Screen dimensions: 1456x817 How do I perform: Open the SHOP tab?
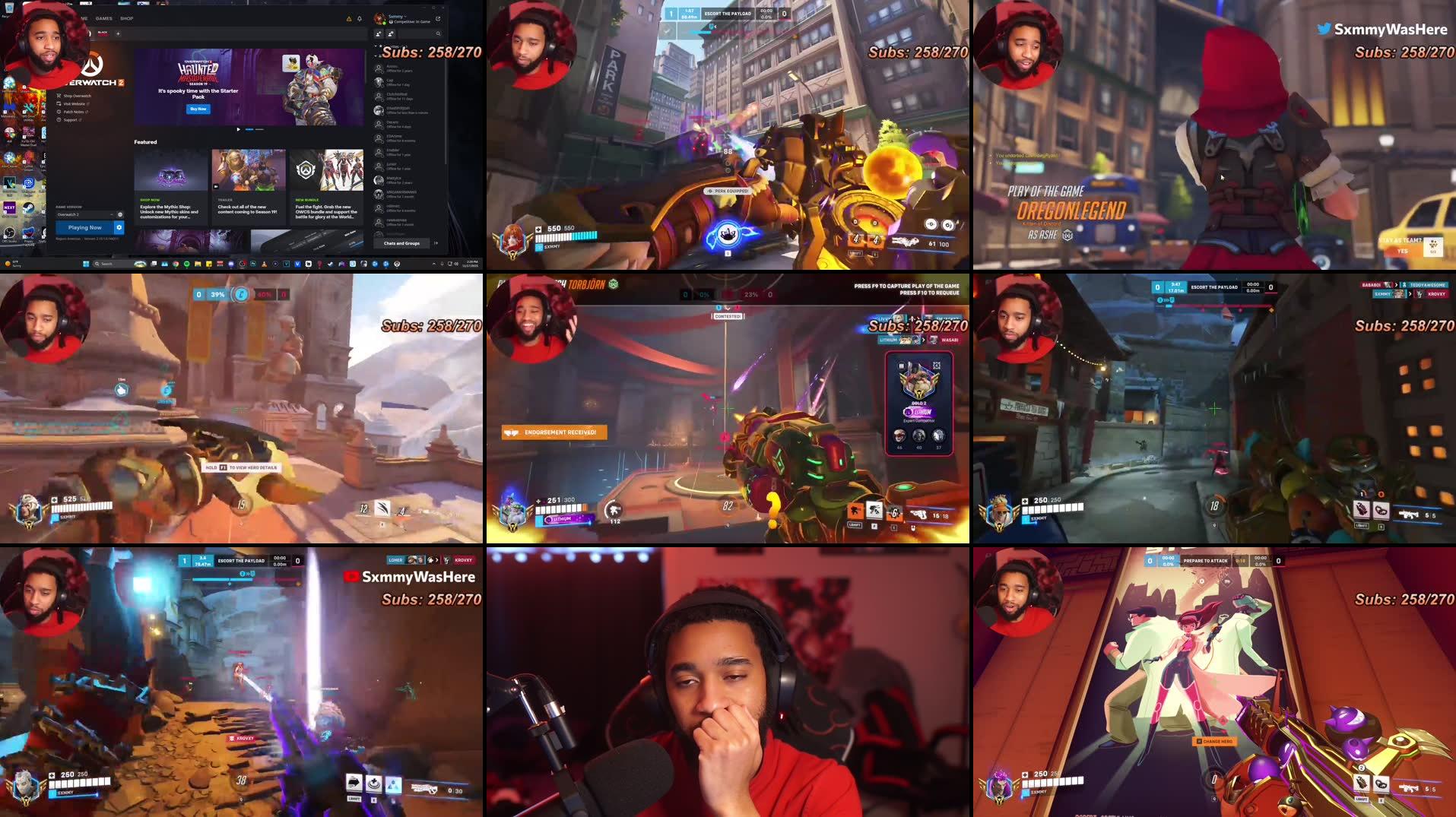(x=126, y=18)
